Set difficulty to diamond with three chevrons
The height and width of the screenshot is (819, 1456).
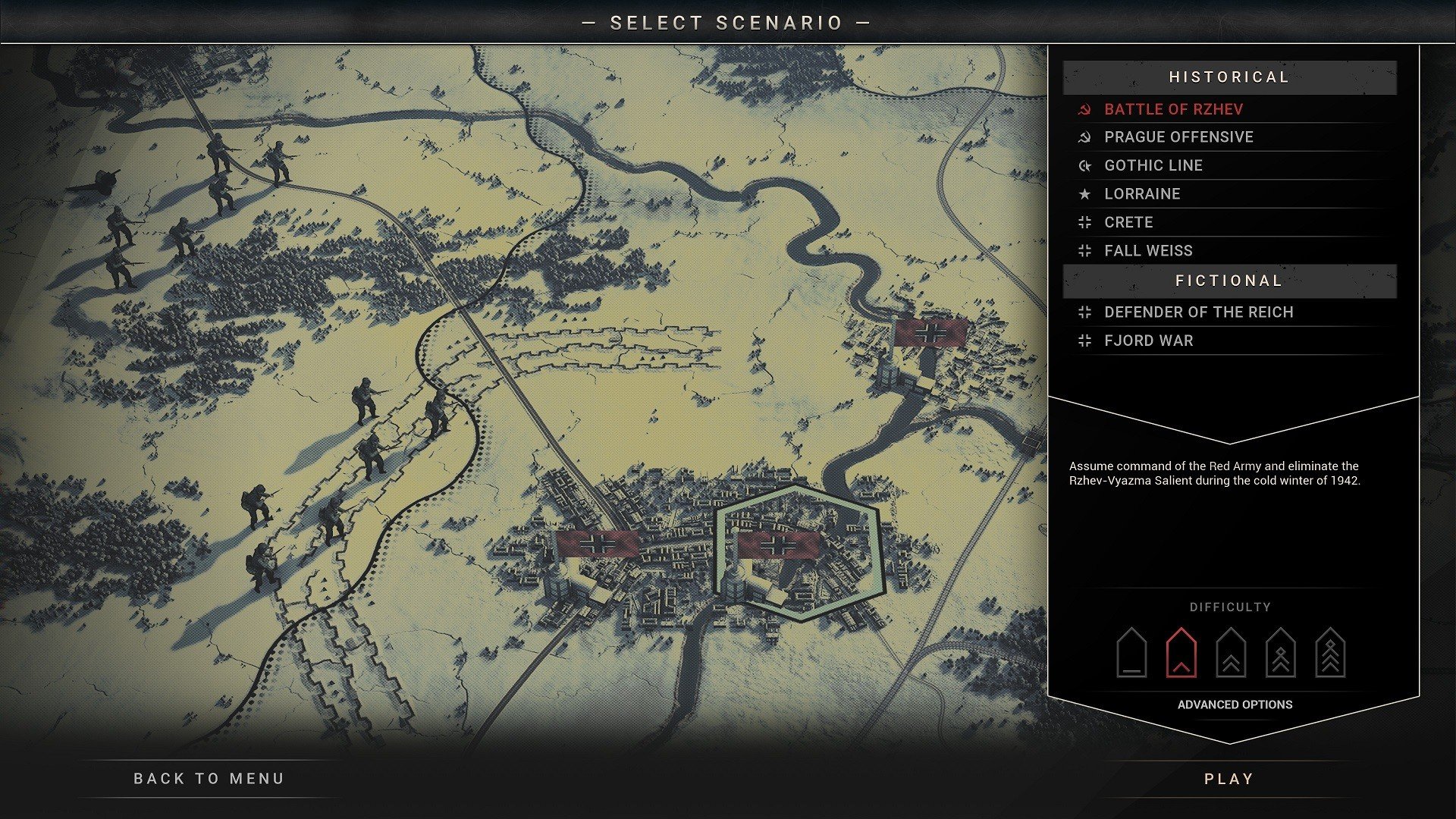(x=1330, y=653)
